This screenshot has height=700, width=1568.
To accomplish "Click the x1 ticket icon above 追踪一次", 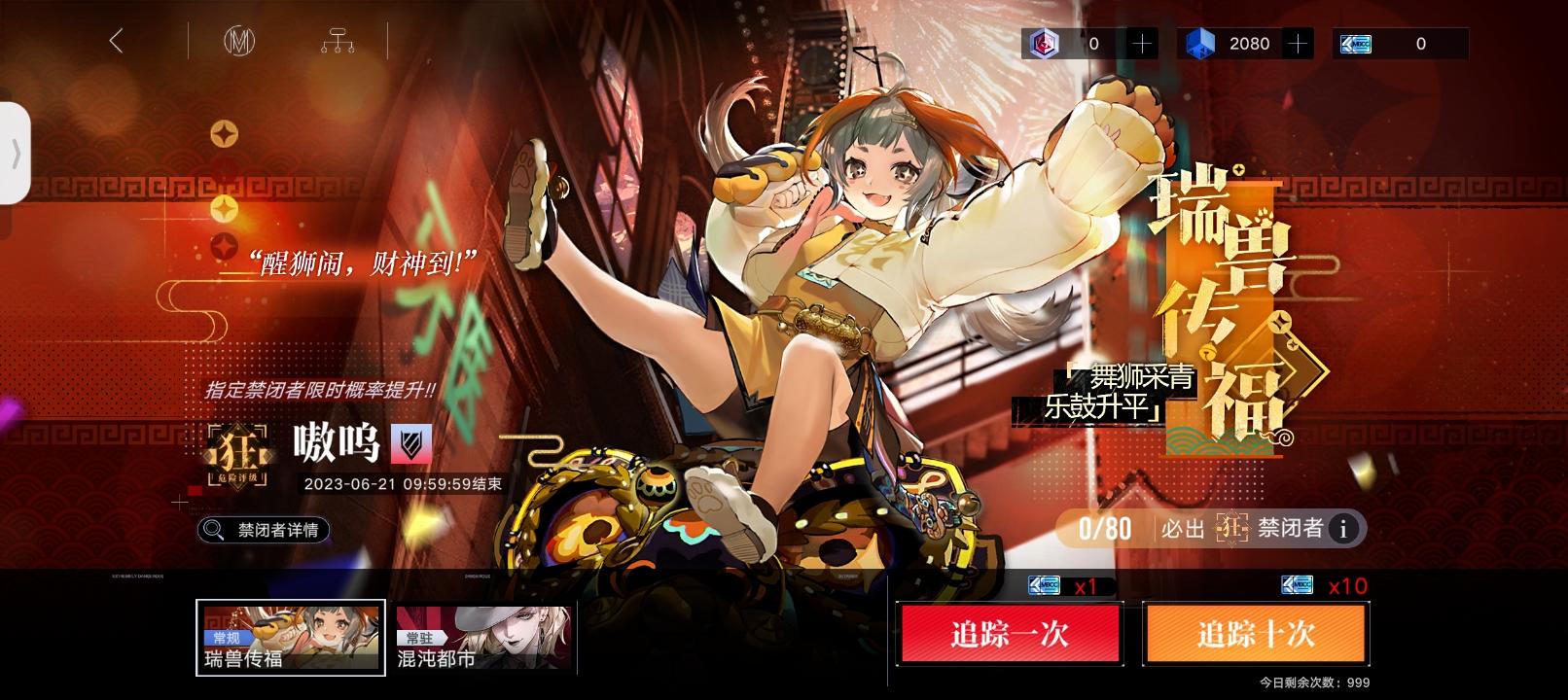I will [1046, 584].
